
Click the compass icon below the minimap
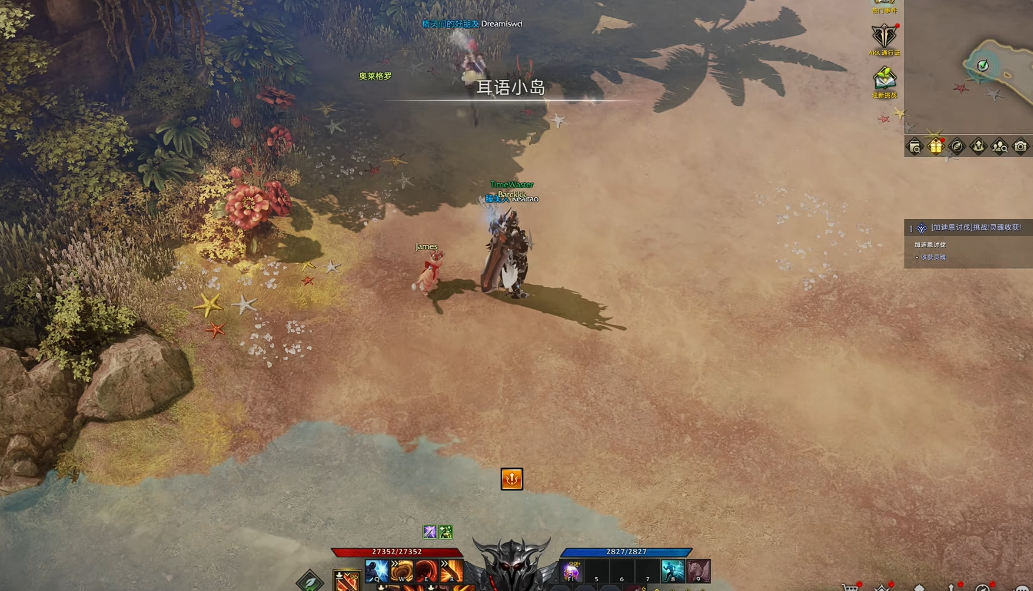pos(957,146)
